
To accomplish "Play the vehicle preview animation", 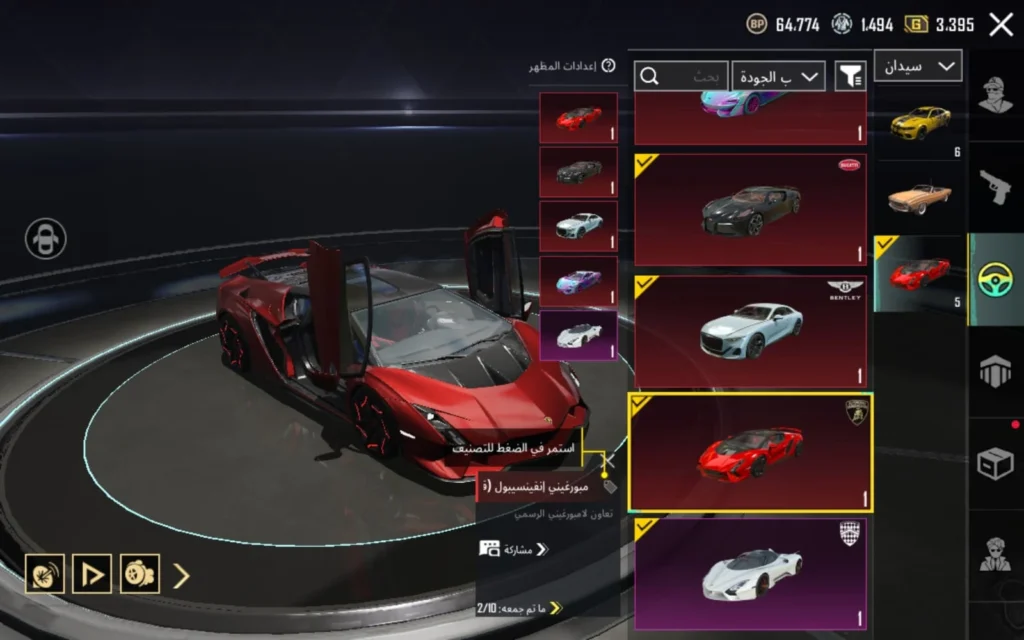I will [x=92, y=574].
